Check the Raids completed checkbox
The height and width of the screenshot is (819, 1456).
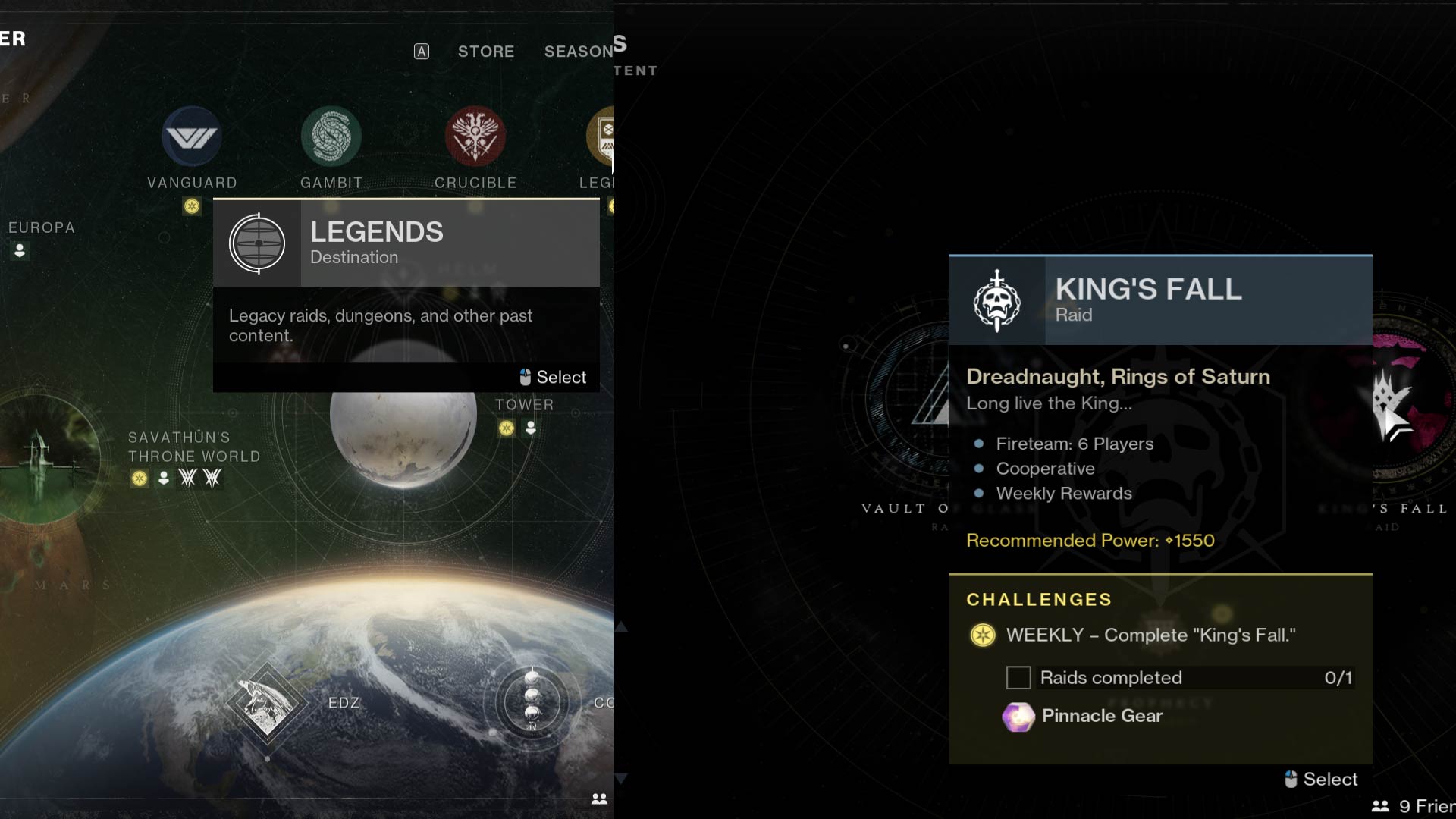pyautogui.click(x=1018, y=677)
